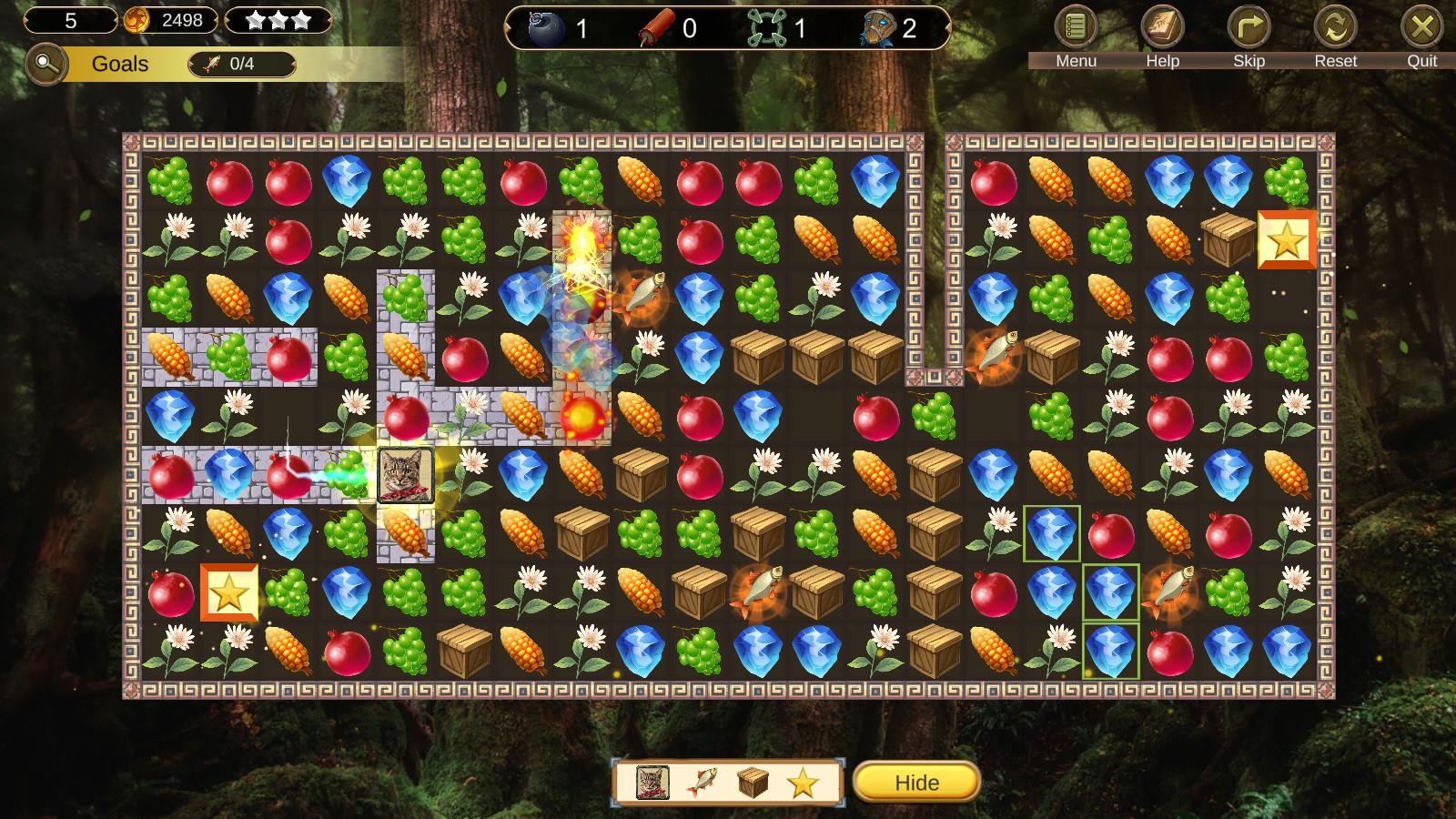Select the fish icon in the legend bar
Screen dimensions: 1456x819
pyautogui.click(x=702, y=783)
